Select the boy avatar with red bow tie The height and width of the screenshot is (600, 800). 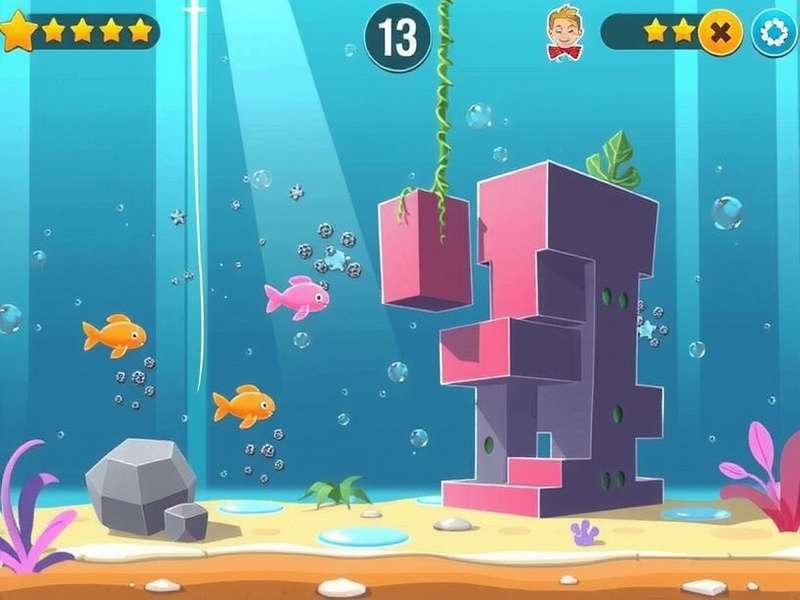point(564,32)
